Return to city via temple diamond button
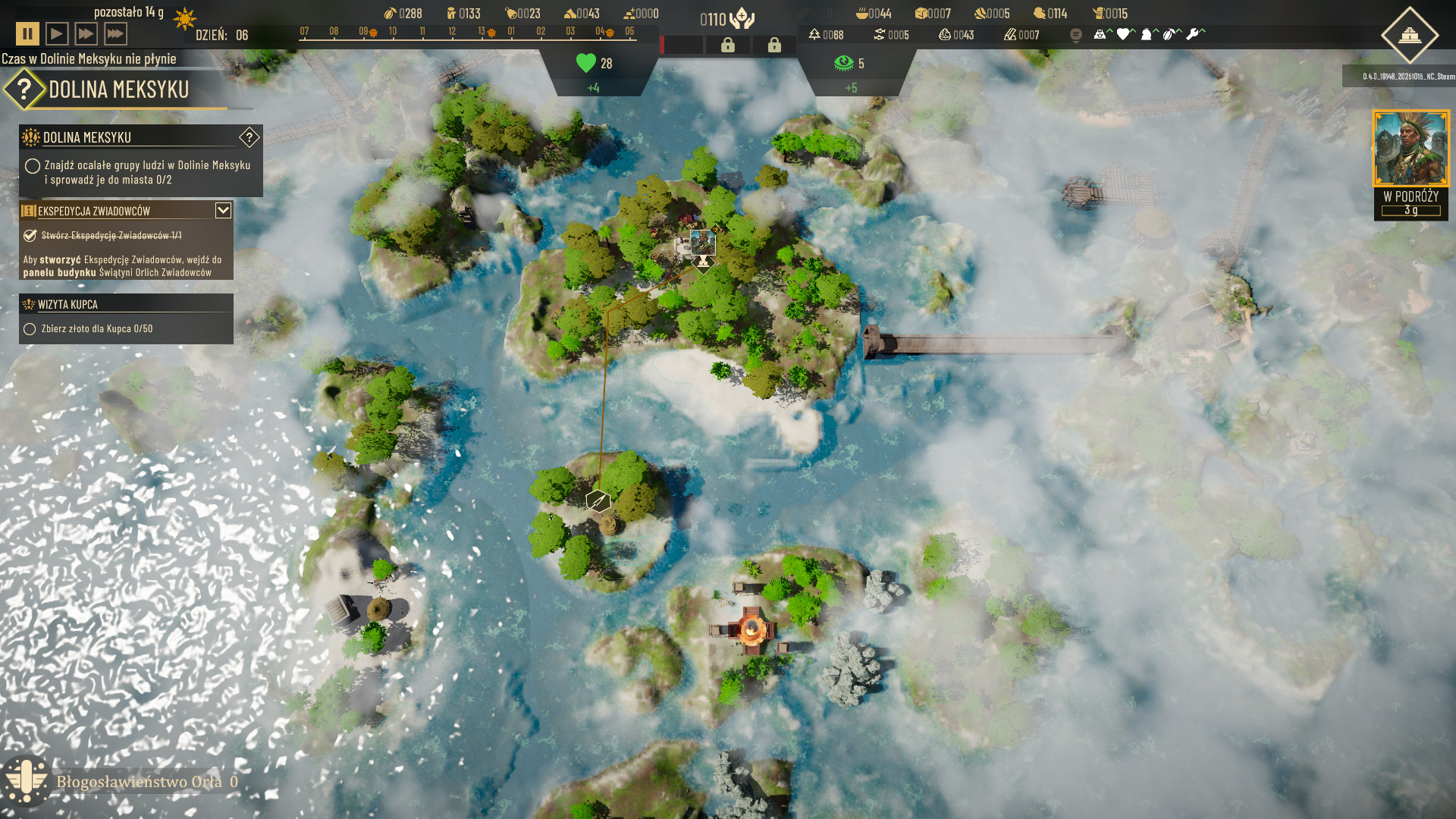The width and height of the screenshot is (1456, 819). 1409,35
